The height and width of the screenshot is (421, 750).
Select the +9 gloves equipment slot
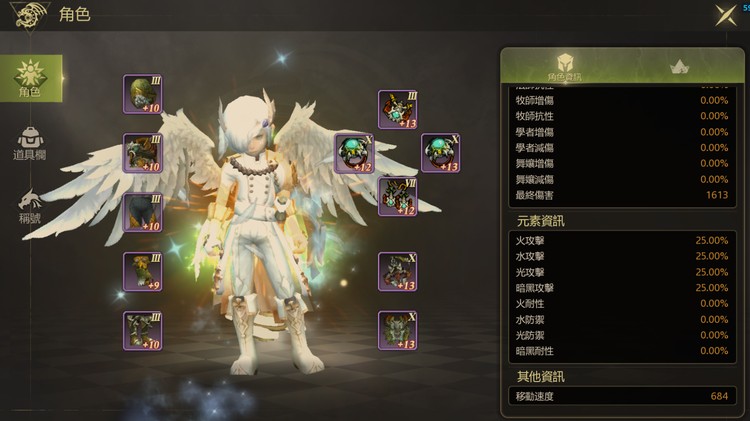[142, 271]
